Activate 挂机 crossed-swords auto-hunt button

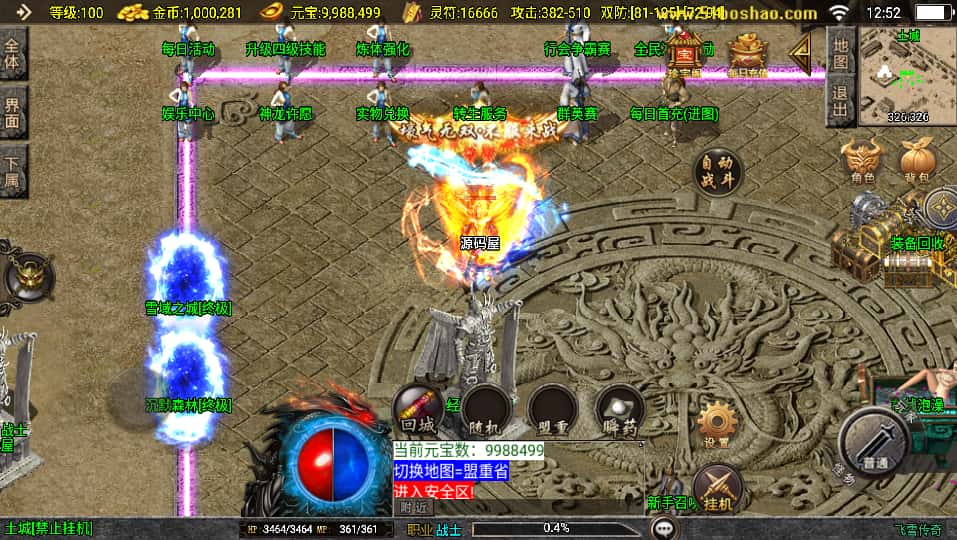(x=717, y=487)
